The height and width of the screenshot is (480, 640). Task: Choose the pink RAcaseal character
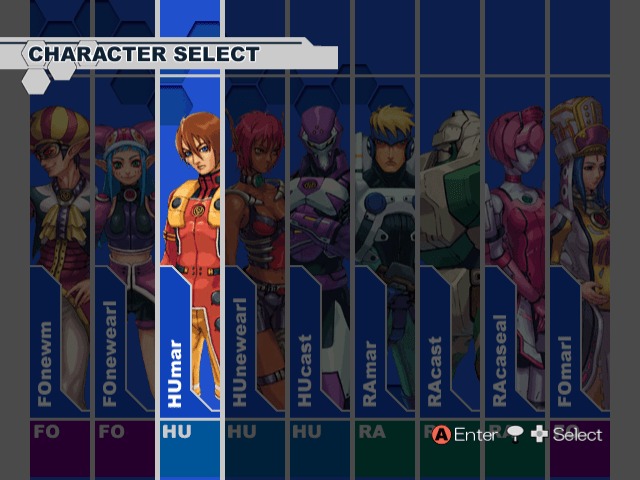[515, 250]
